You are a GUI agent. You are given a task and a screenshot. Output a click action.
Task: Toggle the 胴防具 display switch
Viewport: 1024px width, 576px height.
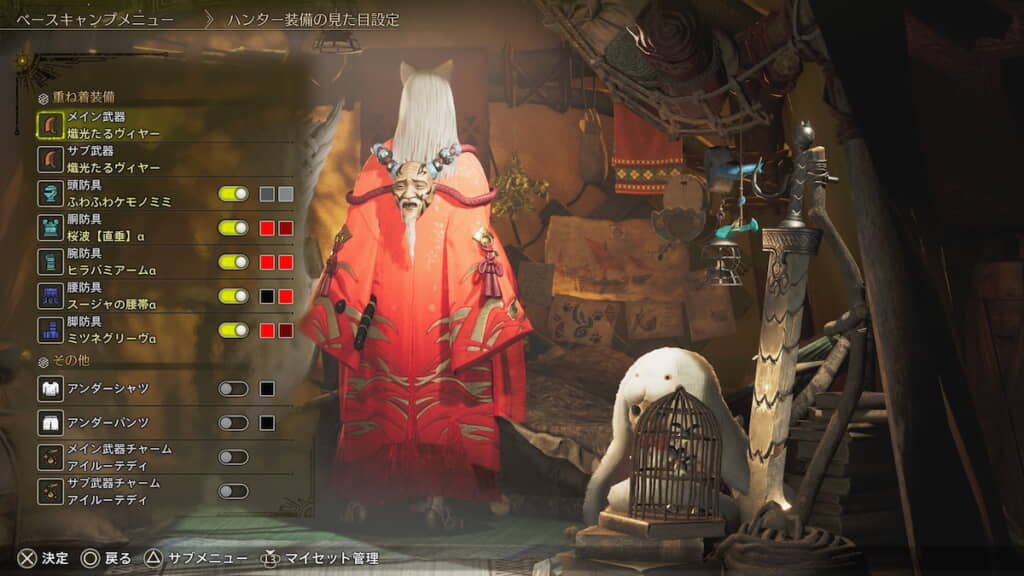[x=233, y=228]
